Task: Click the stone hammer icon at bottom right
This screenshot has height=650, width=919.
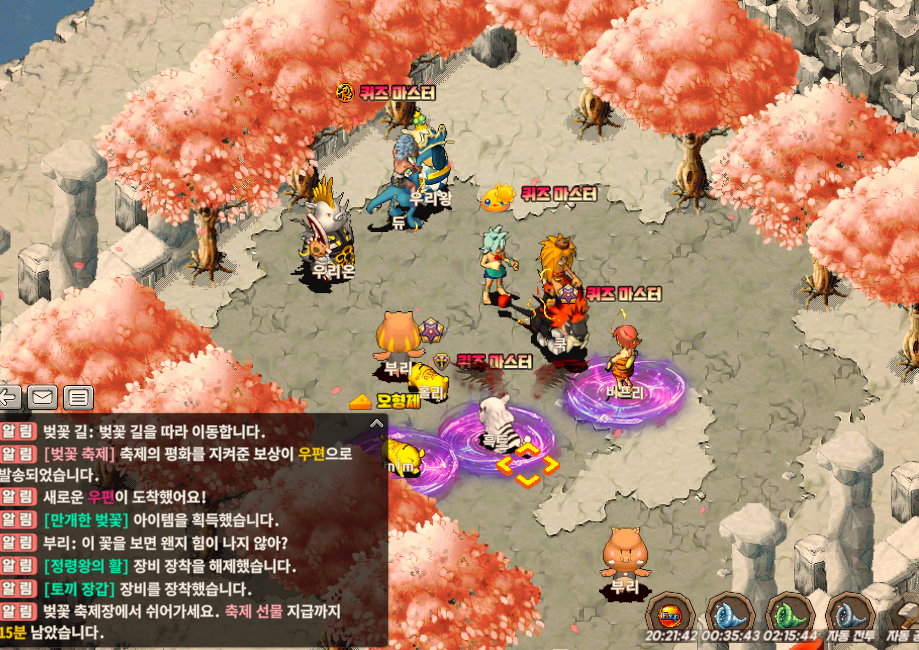Action: [905, 611]
